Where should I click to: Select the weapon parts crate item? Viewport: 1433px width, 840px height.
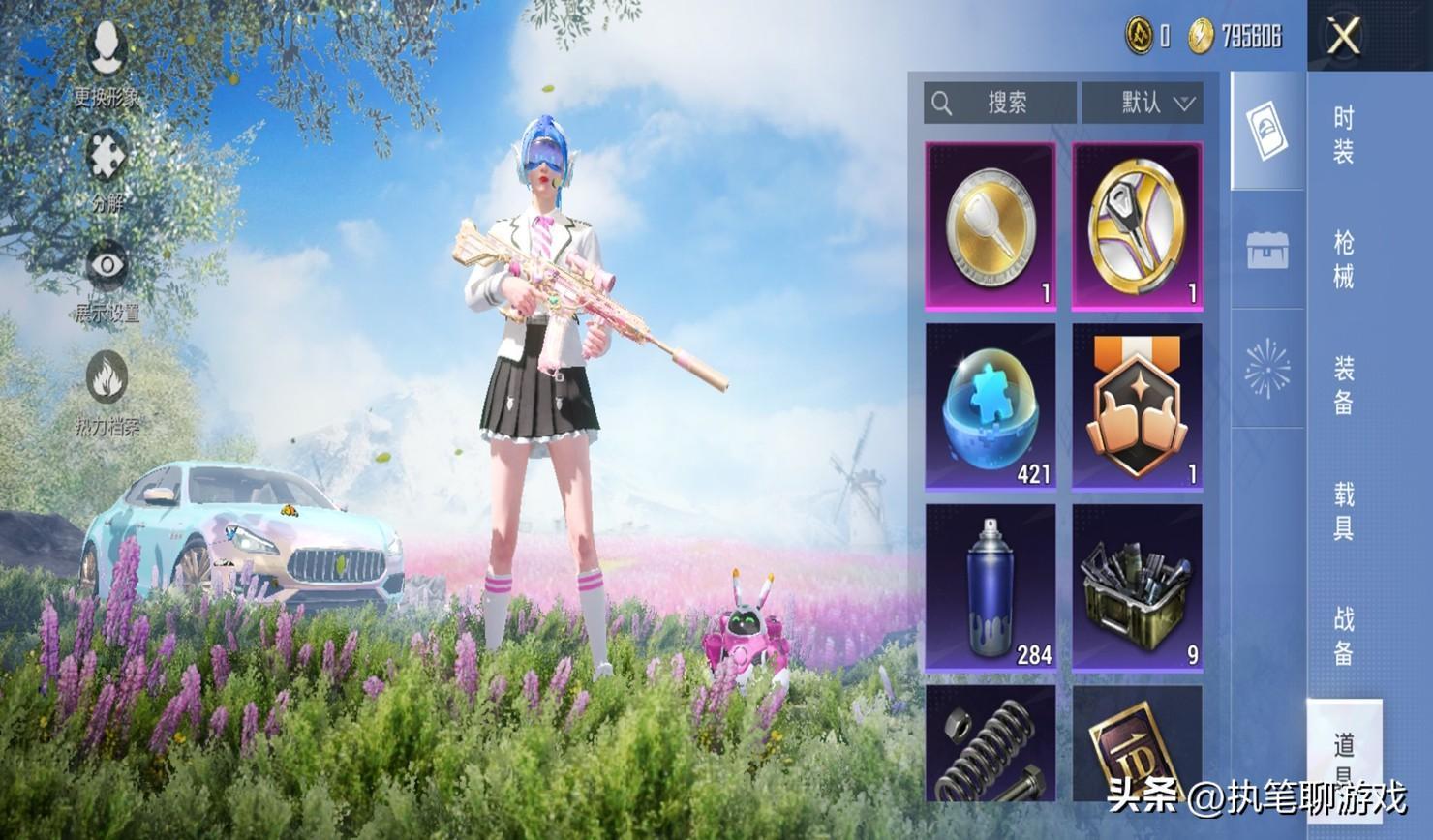click(x=1137, y=587)
